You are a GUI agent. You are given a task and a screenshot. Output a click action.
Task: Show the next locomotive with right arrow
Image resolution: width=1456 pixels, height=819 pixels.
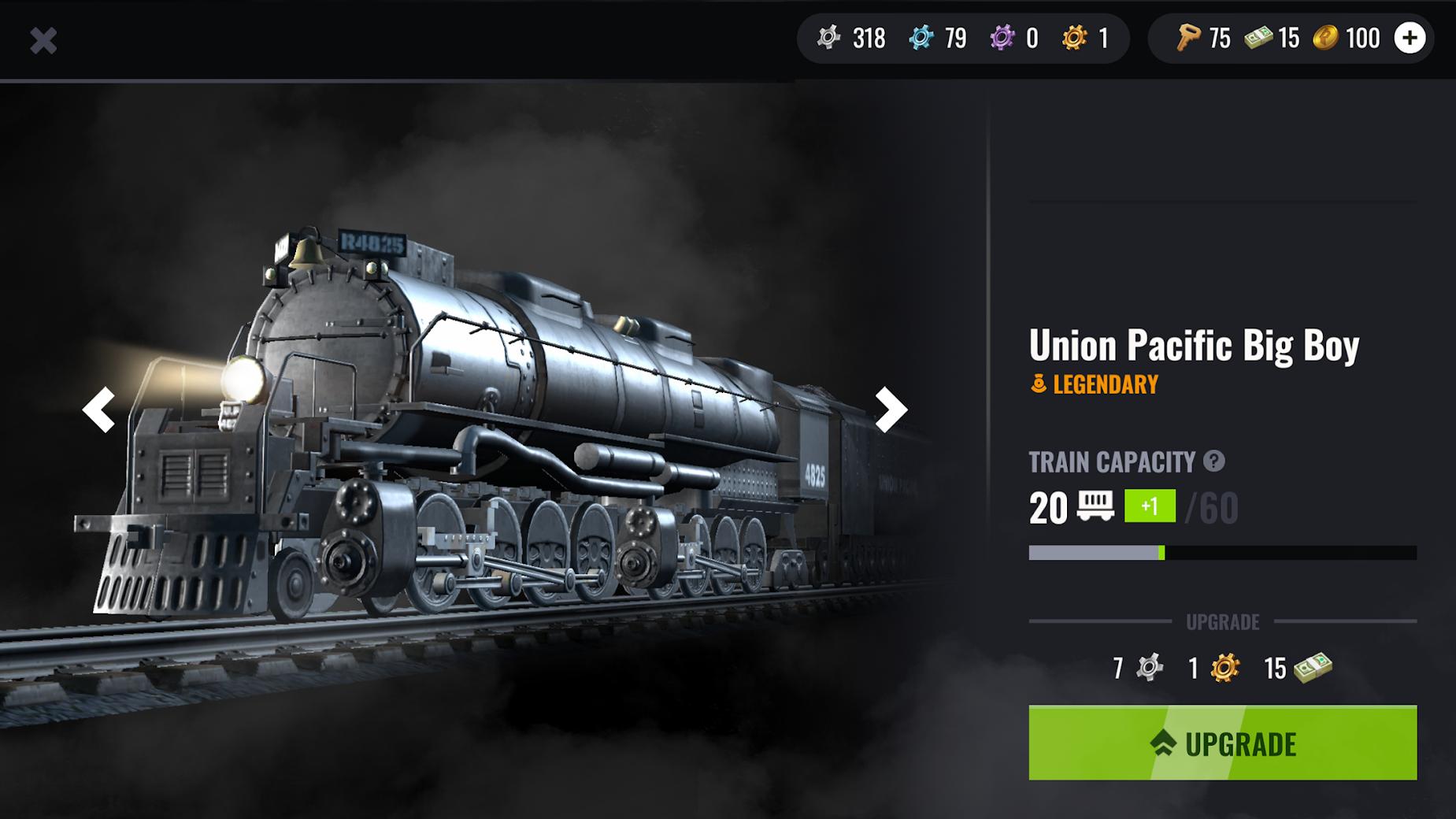[891, 409]
